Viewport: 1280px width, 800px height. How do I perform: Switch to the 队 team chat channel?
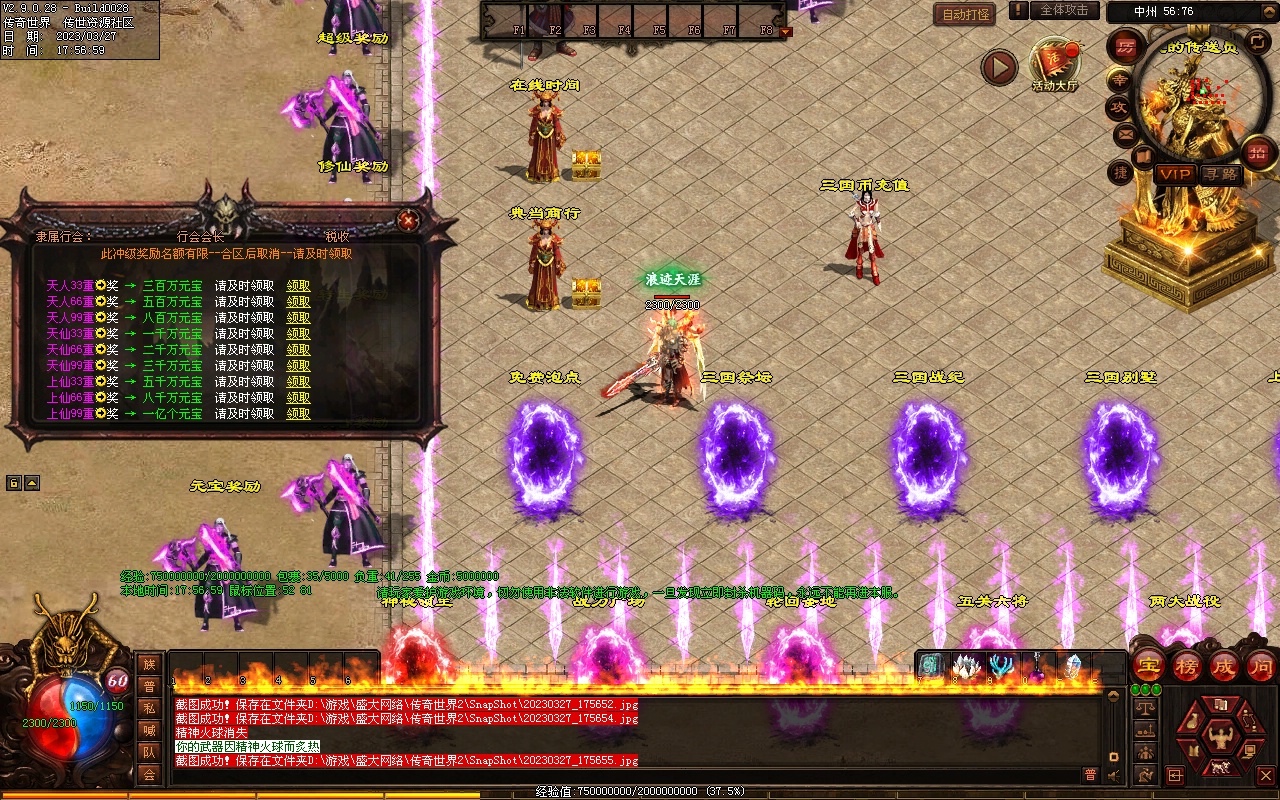tap(149, 752)
